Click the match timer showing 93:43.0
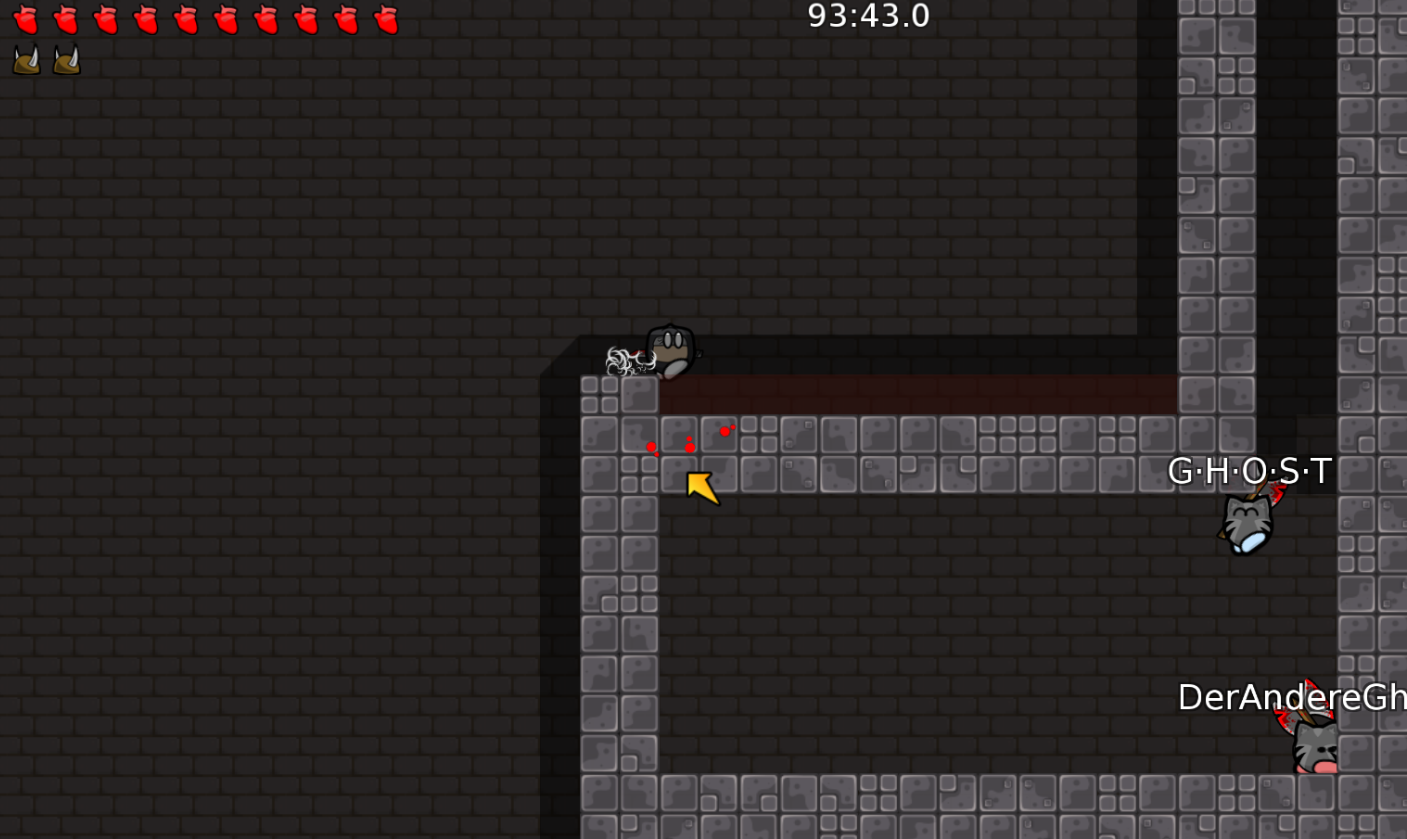 [866, 16]
